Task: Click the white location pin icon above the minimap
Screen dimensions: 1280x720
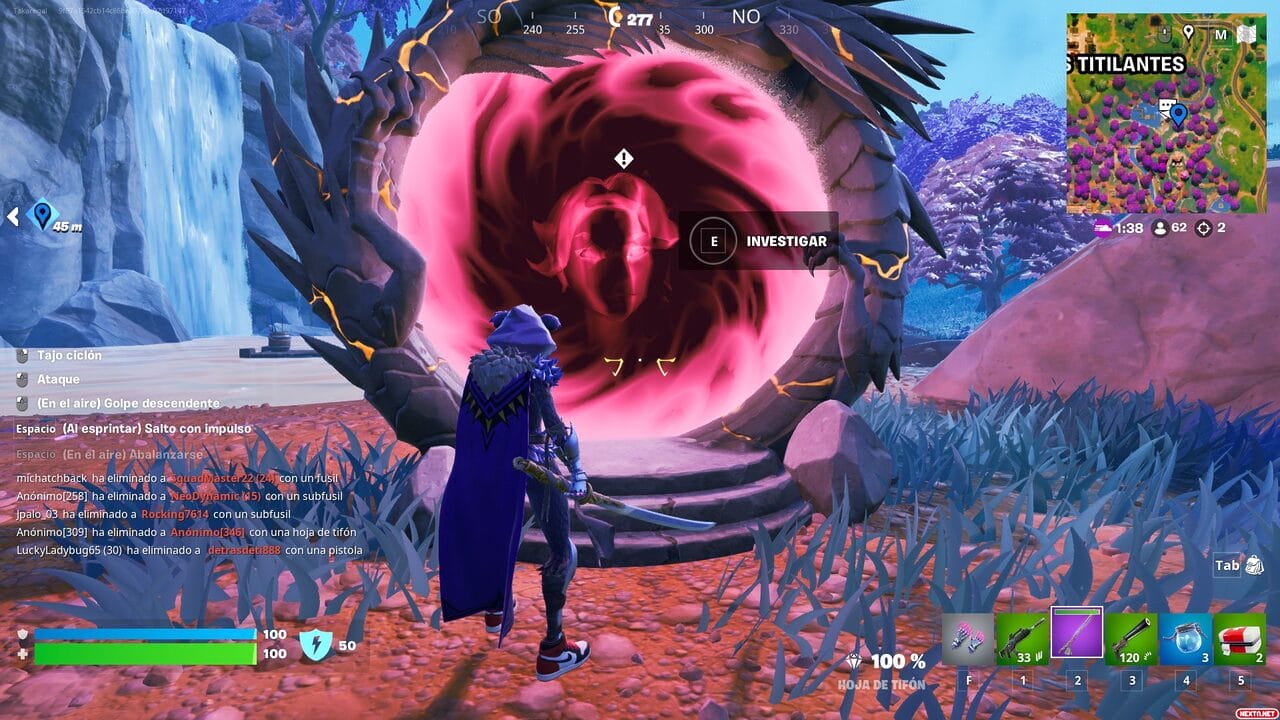Action: (x=1188, y=33)
